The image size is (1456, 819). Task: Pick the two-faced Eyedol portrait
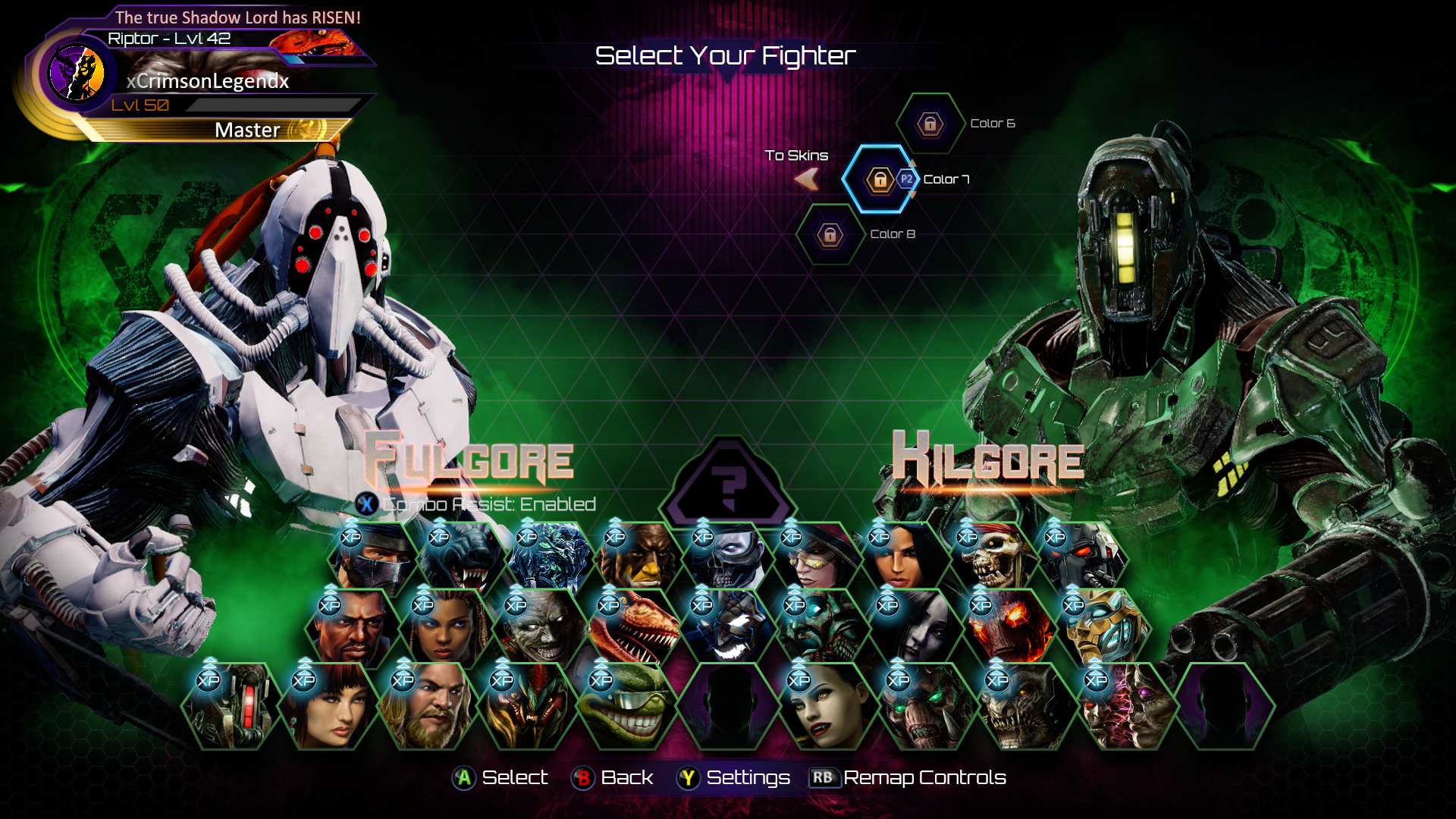click(x=1124, y=707)
